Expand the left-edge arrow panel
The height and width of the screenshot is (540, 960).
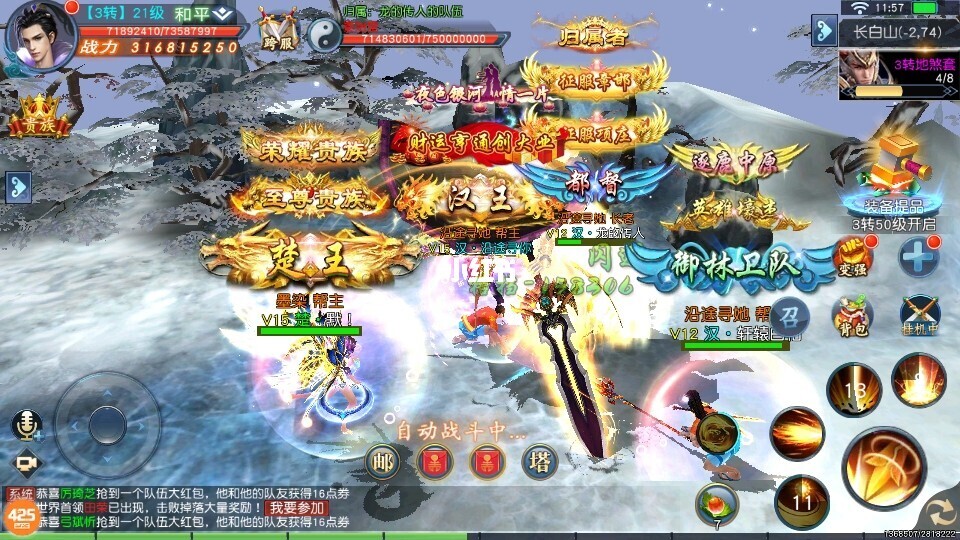point(17,186)
